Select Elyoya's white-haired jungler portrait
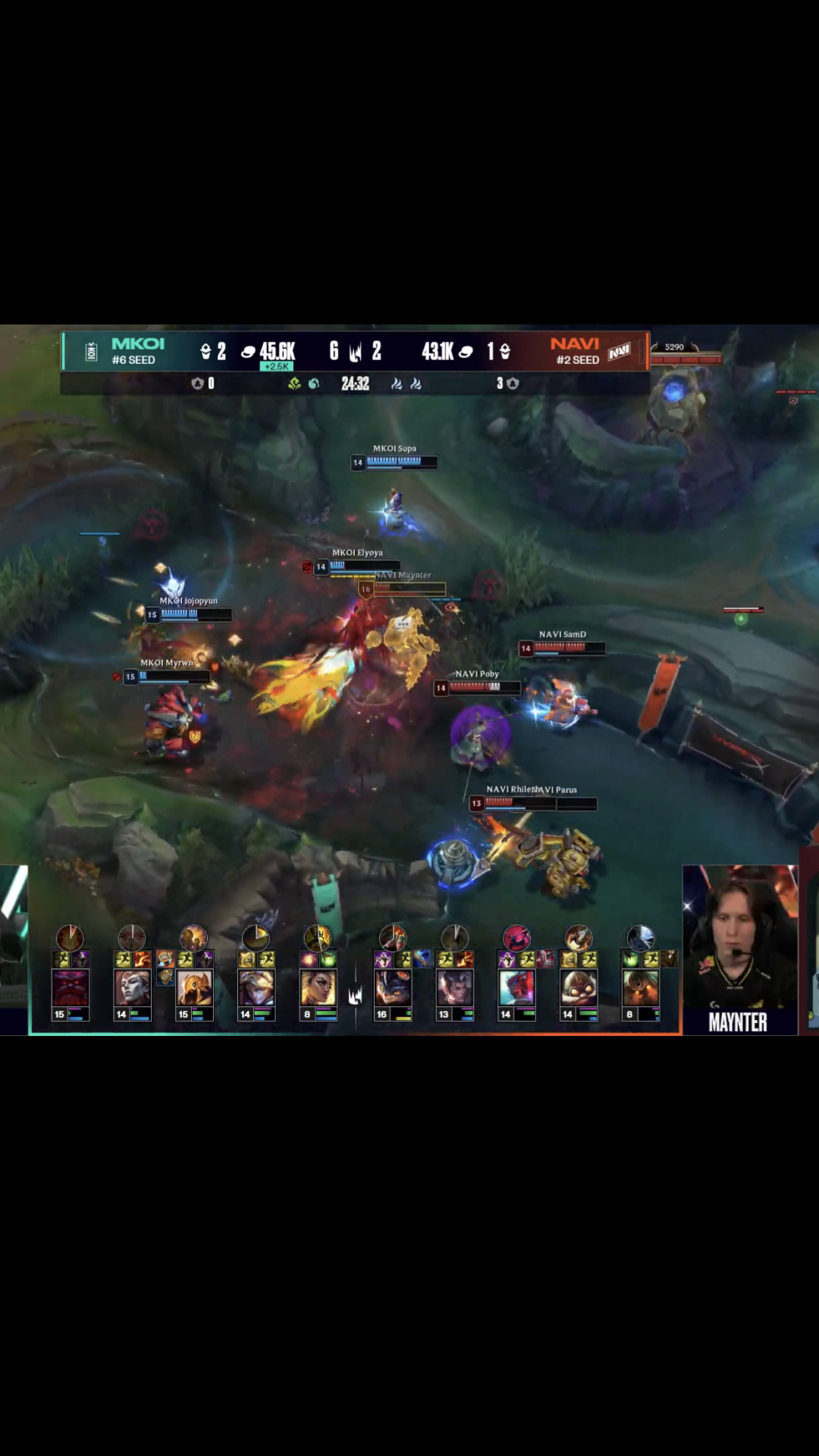The height and width of the screenshot is (1456, 819). click(x=132, y=987)
